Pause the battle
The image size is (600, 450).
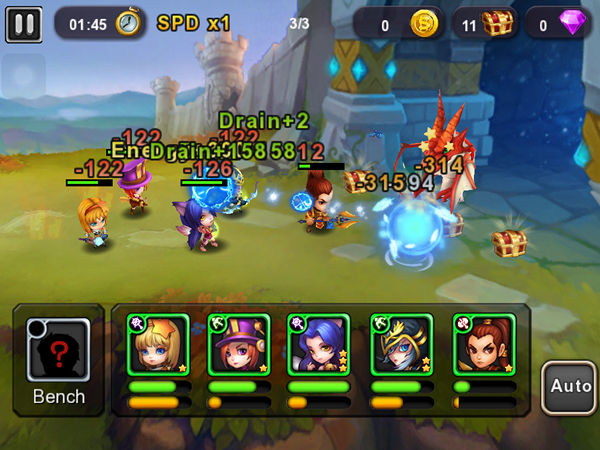23,23
